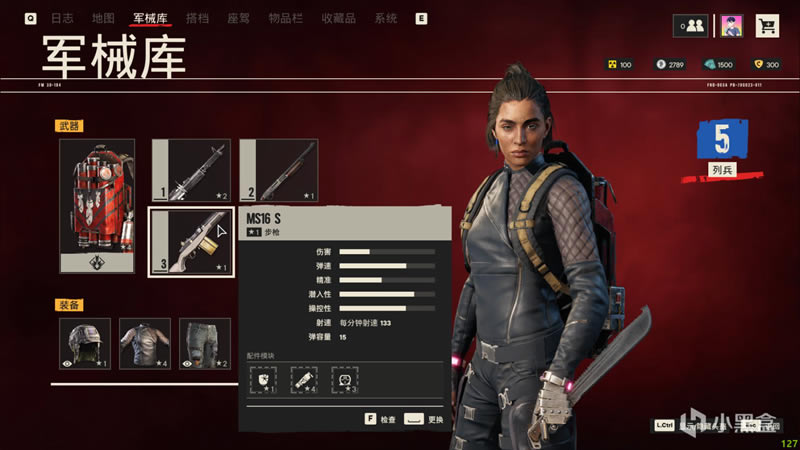Open the 系统 system tab
The image size is (800, 450).
[x=386, y=18]
